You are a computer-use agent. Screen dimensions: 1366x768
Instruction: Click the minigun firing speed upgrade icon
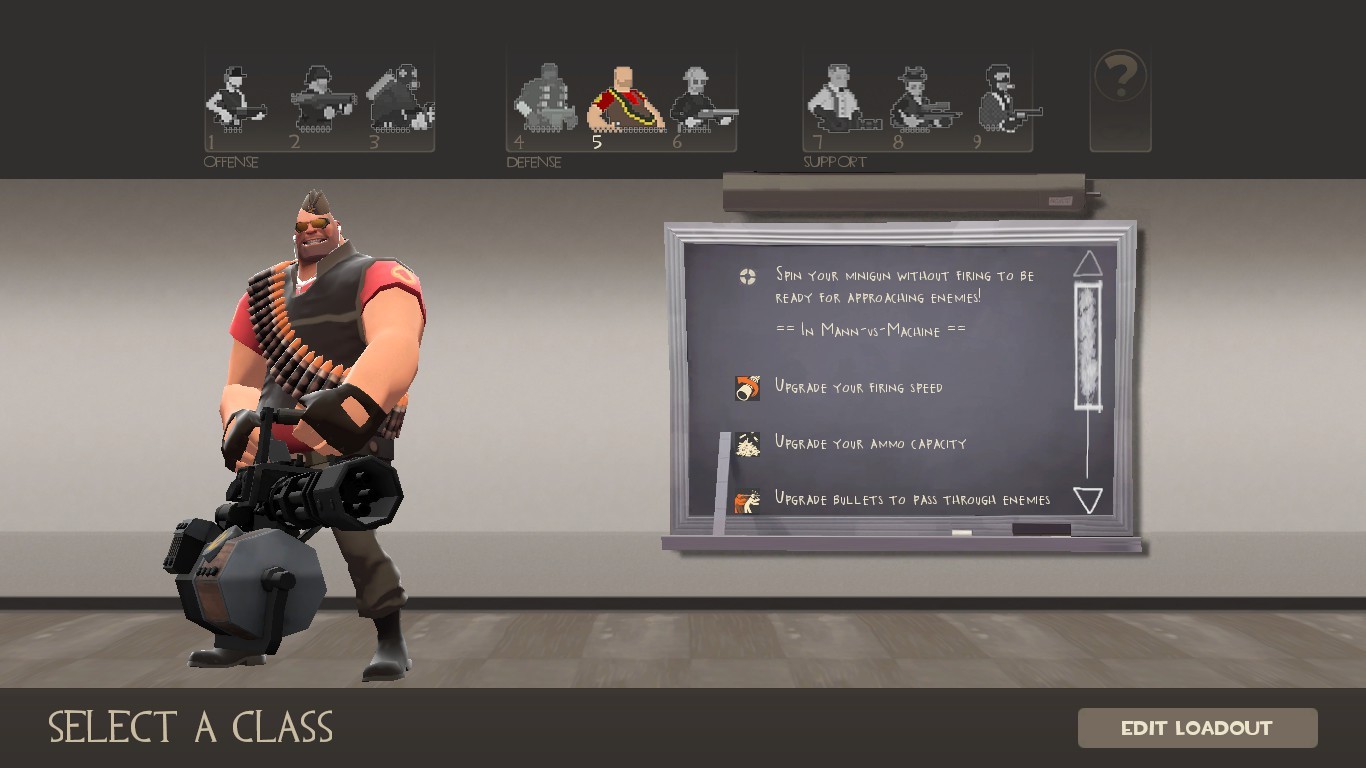[x=745, y=387]
